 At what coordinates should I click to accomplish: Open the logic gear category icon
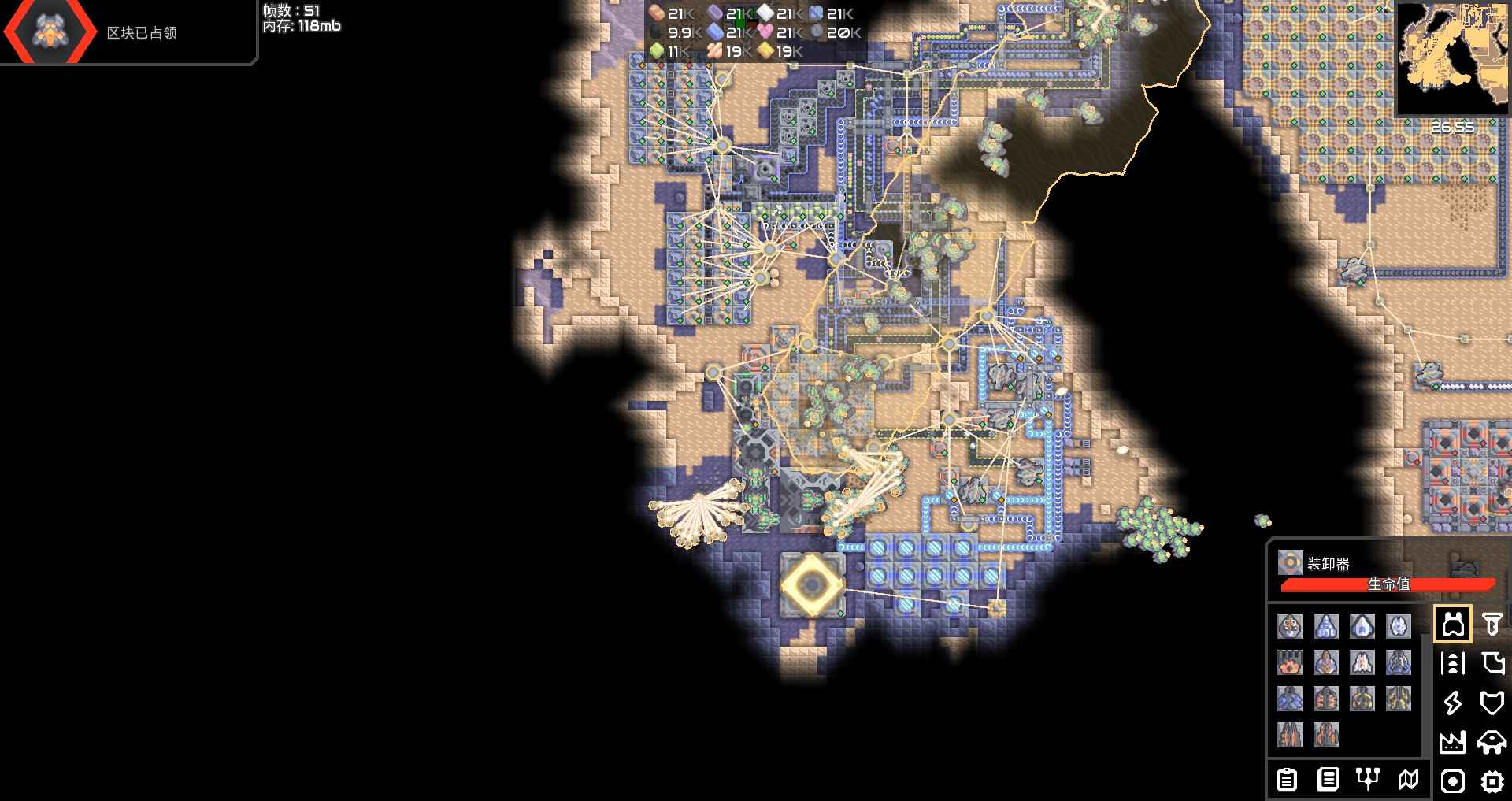click(x=1492, y=781)
